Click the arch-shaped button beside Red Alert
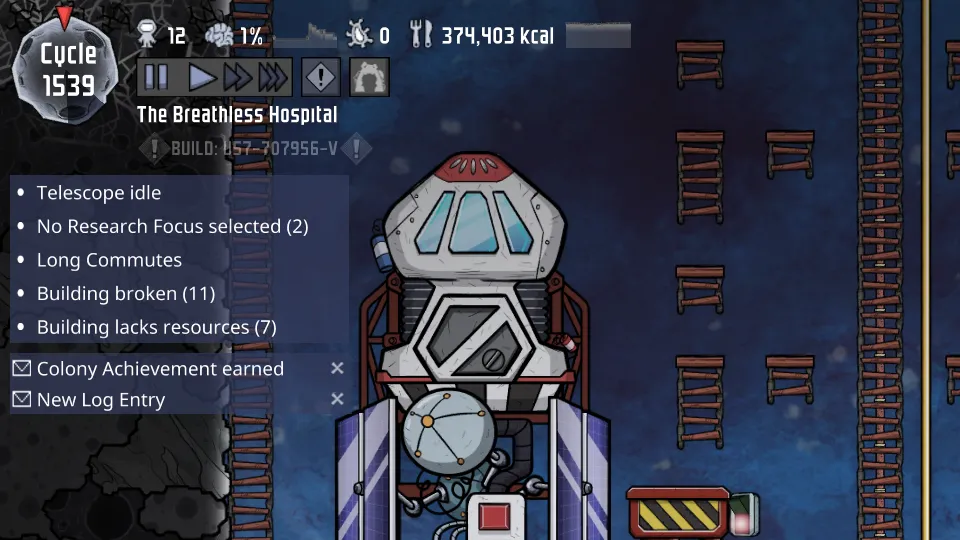This screenshot has height=540, width=960. [x=369, y=77]
